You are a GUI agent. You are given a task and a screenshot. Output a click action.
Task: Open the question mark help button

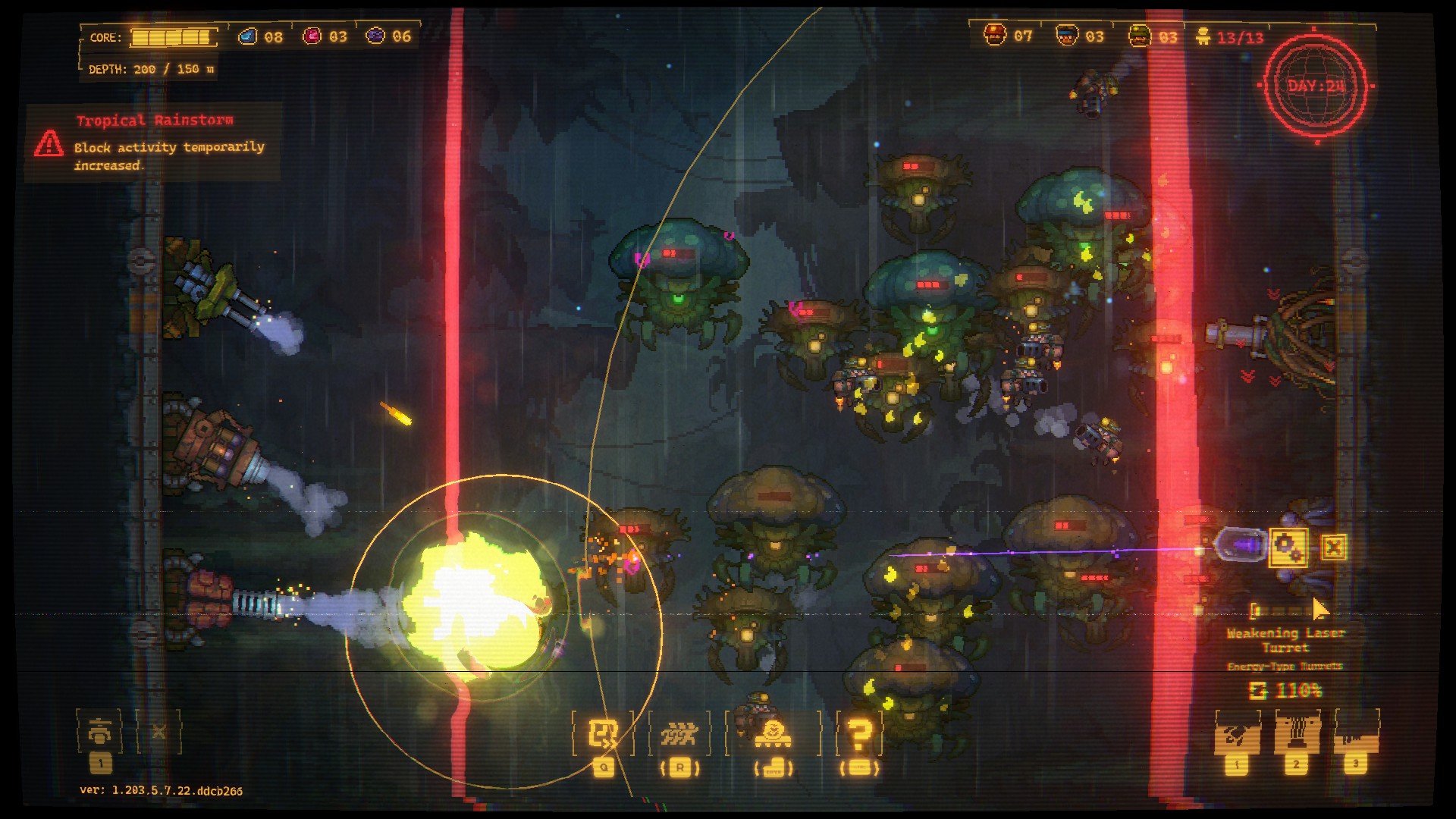coord(860,733)
